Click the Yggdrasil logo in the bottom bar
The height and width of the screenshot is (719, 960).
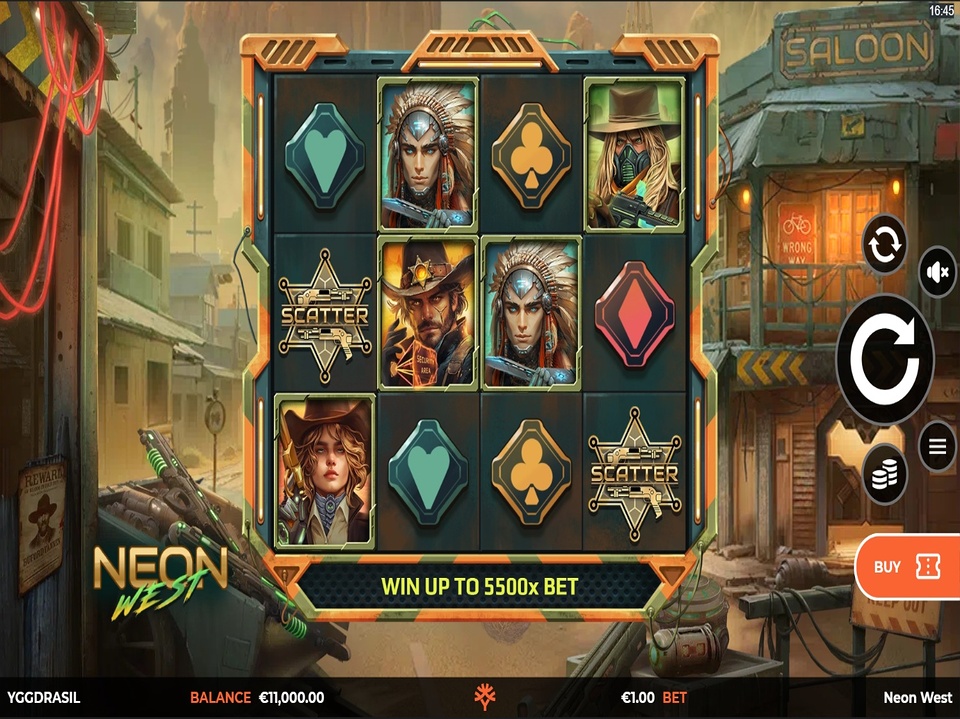tap(487, 698)
